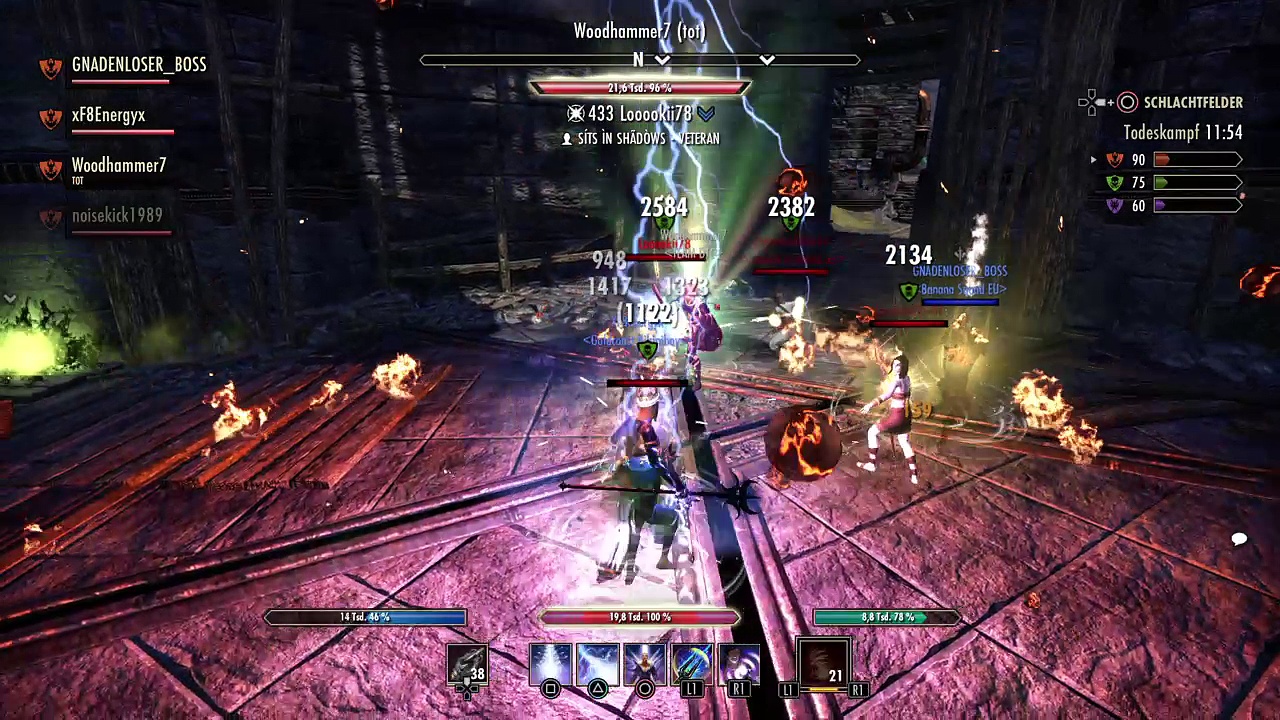This screenshot has height=720, width=1280.
Task: Activate the winged figure ability
Action: (x=644, y=664)
